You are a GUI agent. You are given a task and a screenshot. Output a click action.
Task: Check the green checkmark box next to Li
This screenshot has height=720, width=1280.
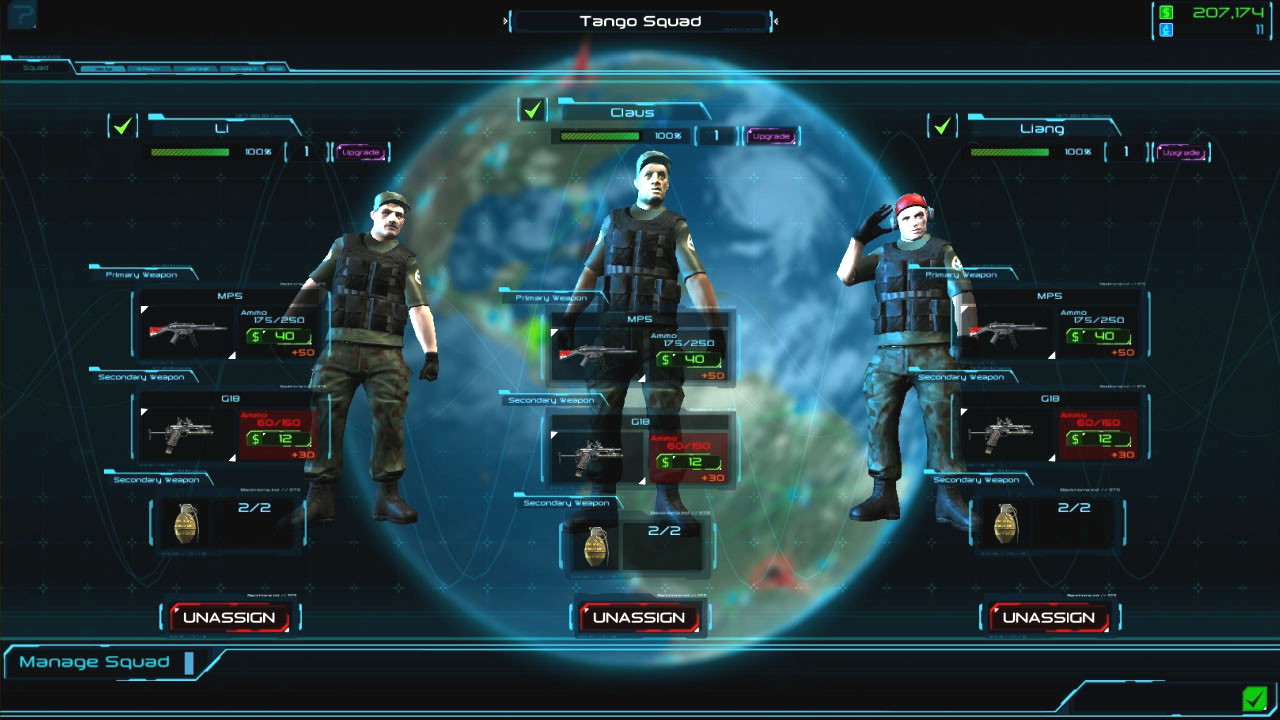click(122, 126)
